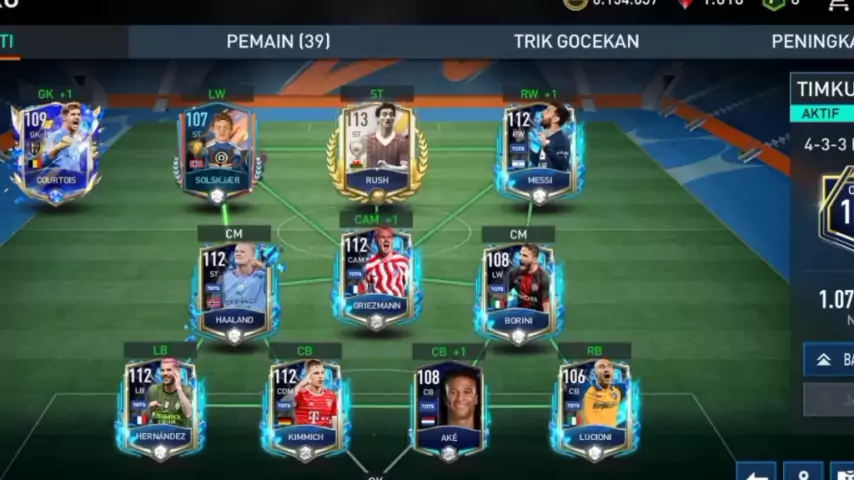Switch to the Pemain (39) tab

(278, 41)
